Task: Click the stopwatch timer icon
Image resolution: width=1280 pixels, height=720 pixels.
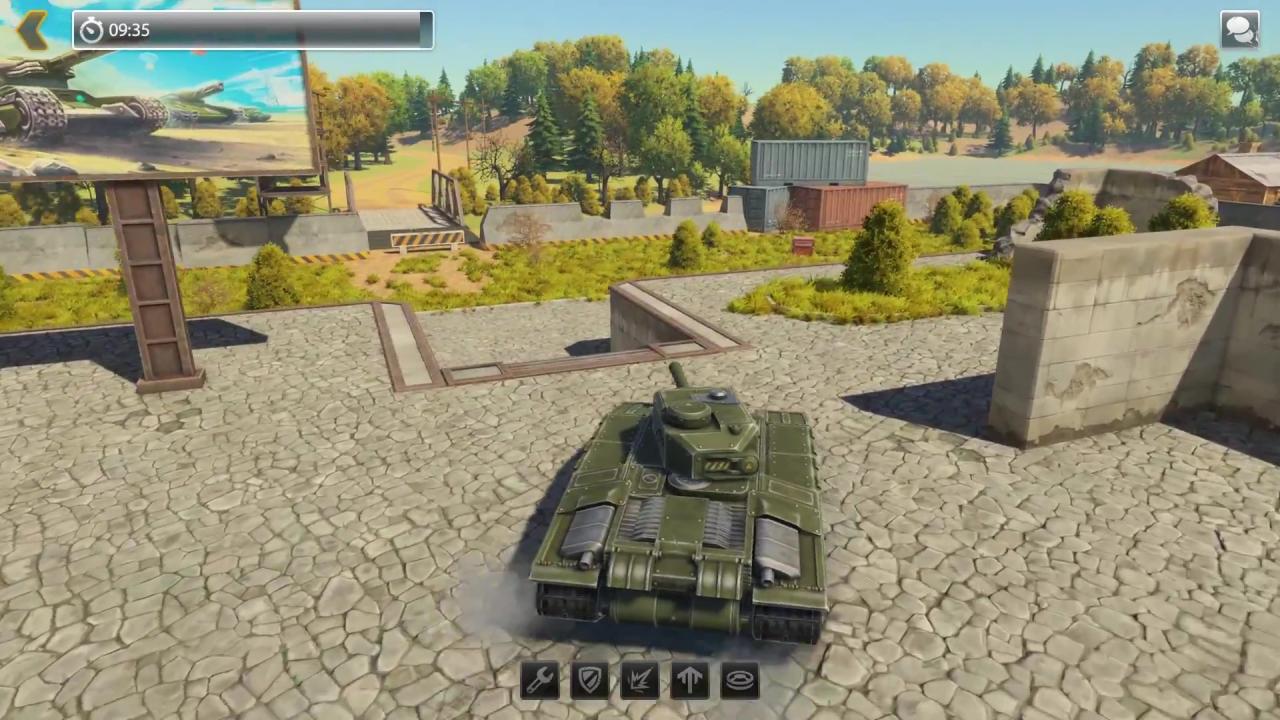Action: pos(91,30)
